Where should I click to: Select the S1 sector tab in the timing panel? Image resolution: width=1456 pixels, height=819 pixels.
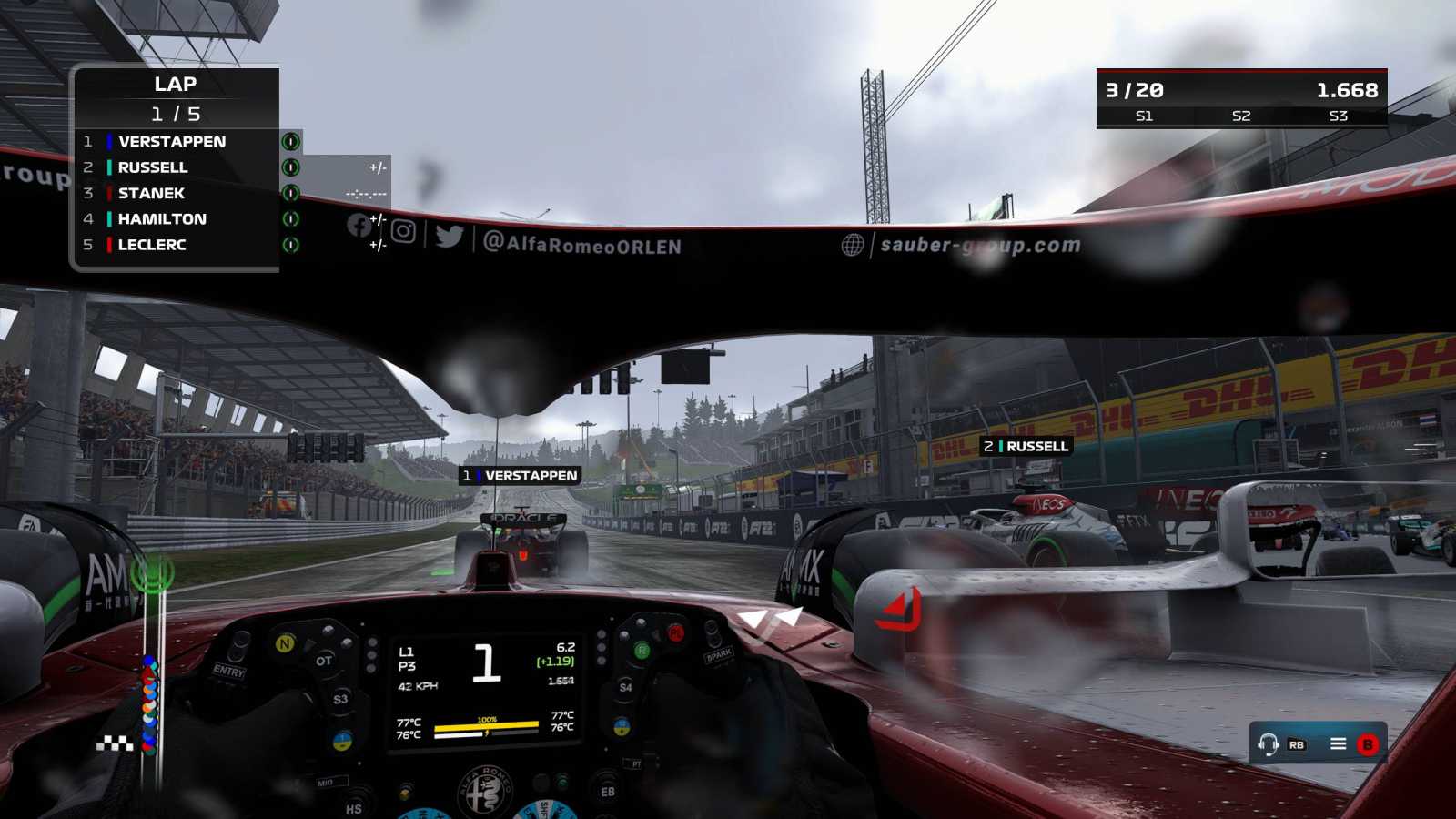[1145, 116]
